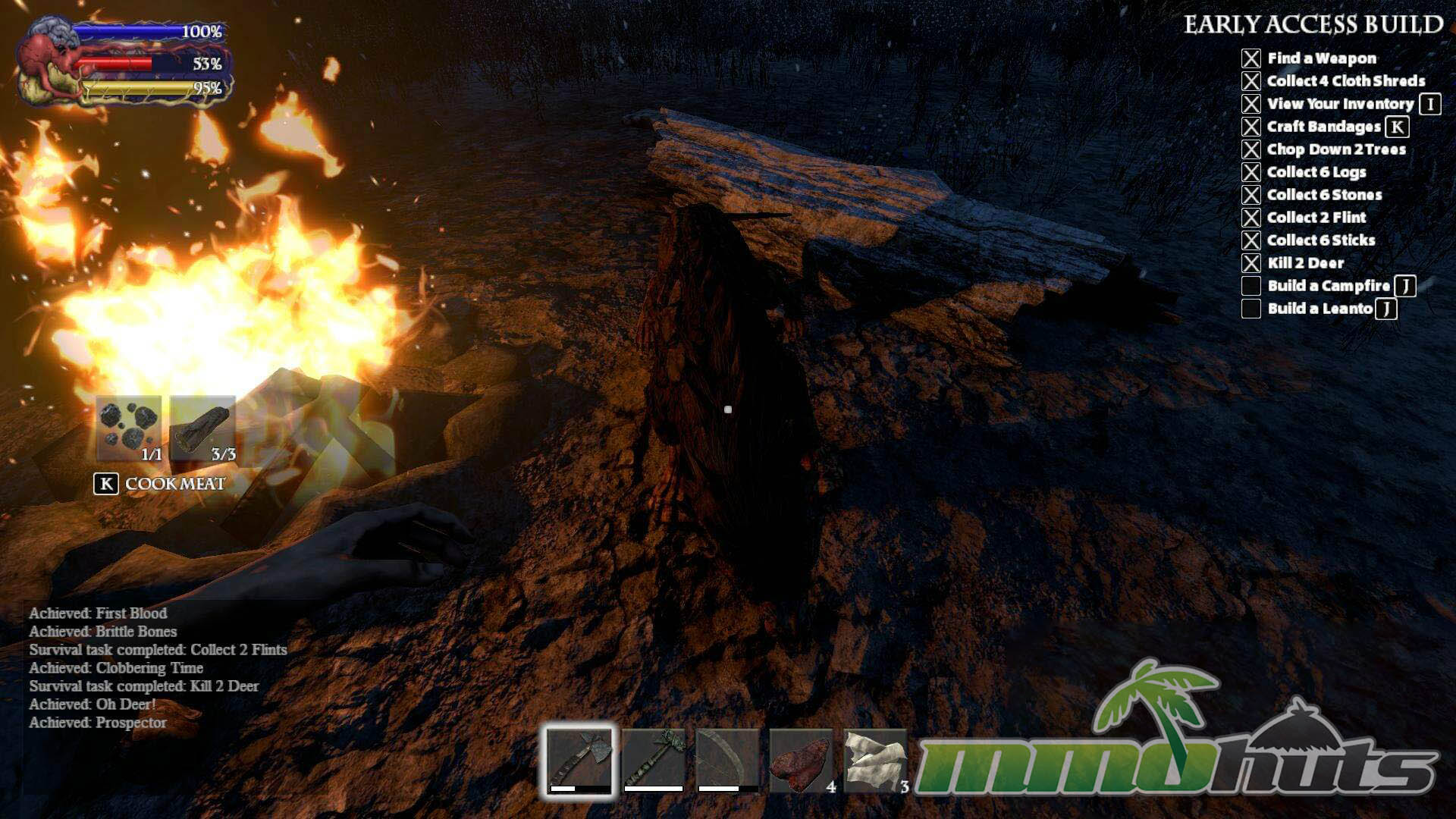1456x819 pixels.
Task: Select the Build a Campfire objective
Action: tap(1329, 286)
